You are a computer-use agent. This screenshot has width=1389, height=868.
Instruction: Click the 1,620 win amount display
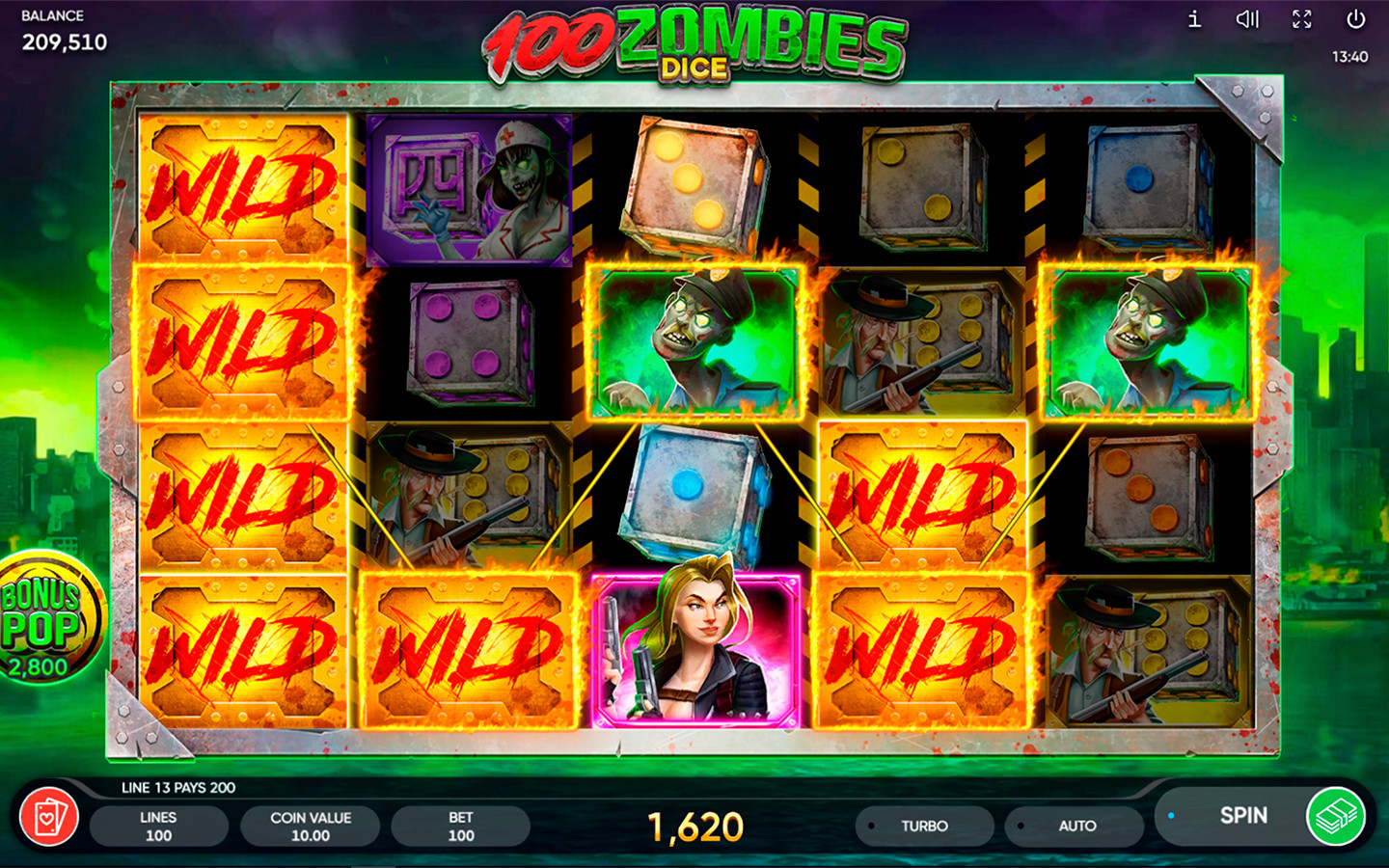point(696,825)
